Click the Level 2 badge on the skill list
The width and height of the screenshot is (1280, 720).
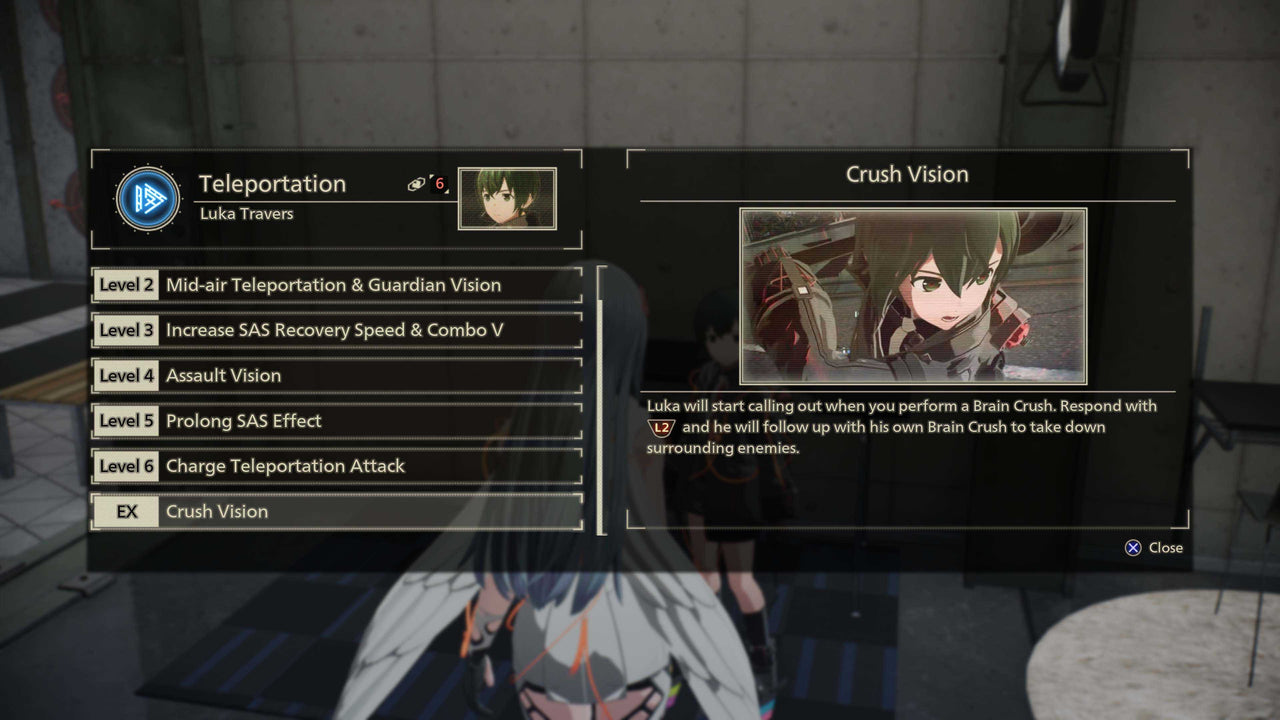[x=126, y=285]
